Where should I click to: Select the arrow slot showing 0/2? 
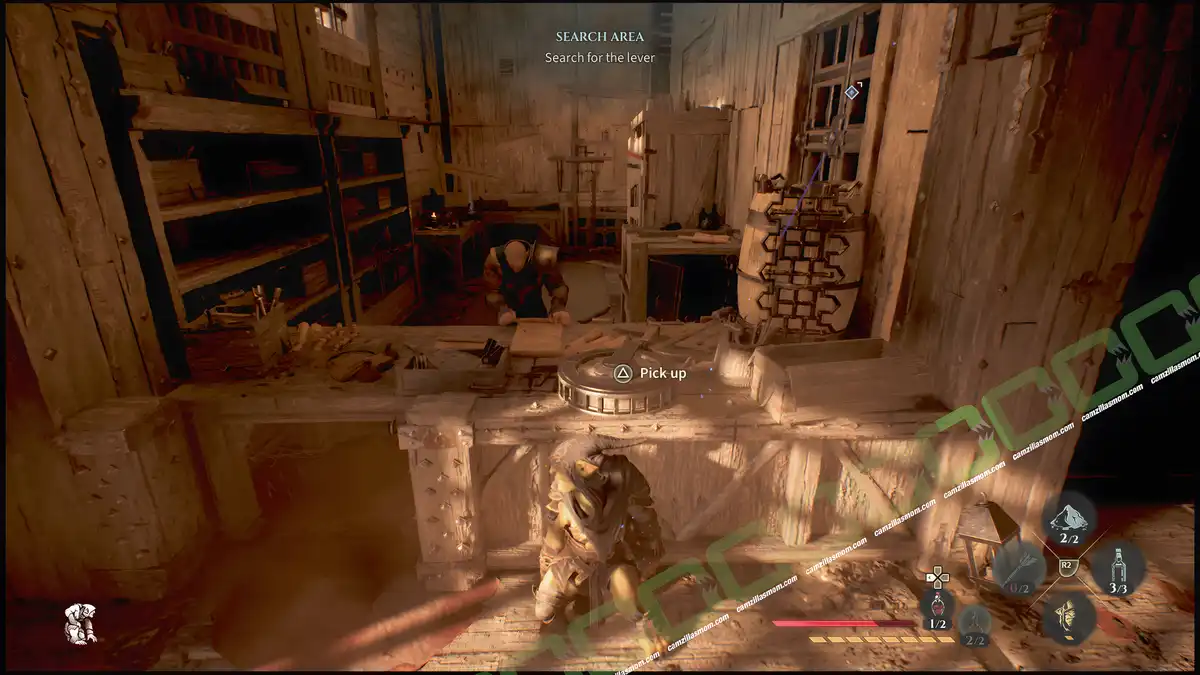pyautogui.click(x=1019, y=570)
